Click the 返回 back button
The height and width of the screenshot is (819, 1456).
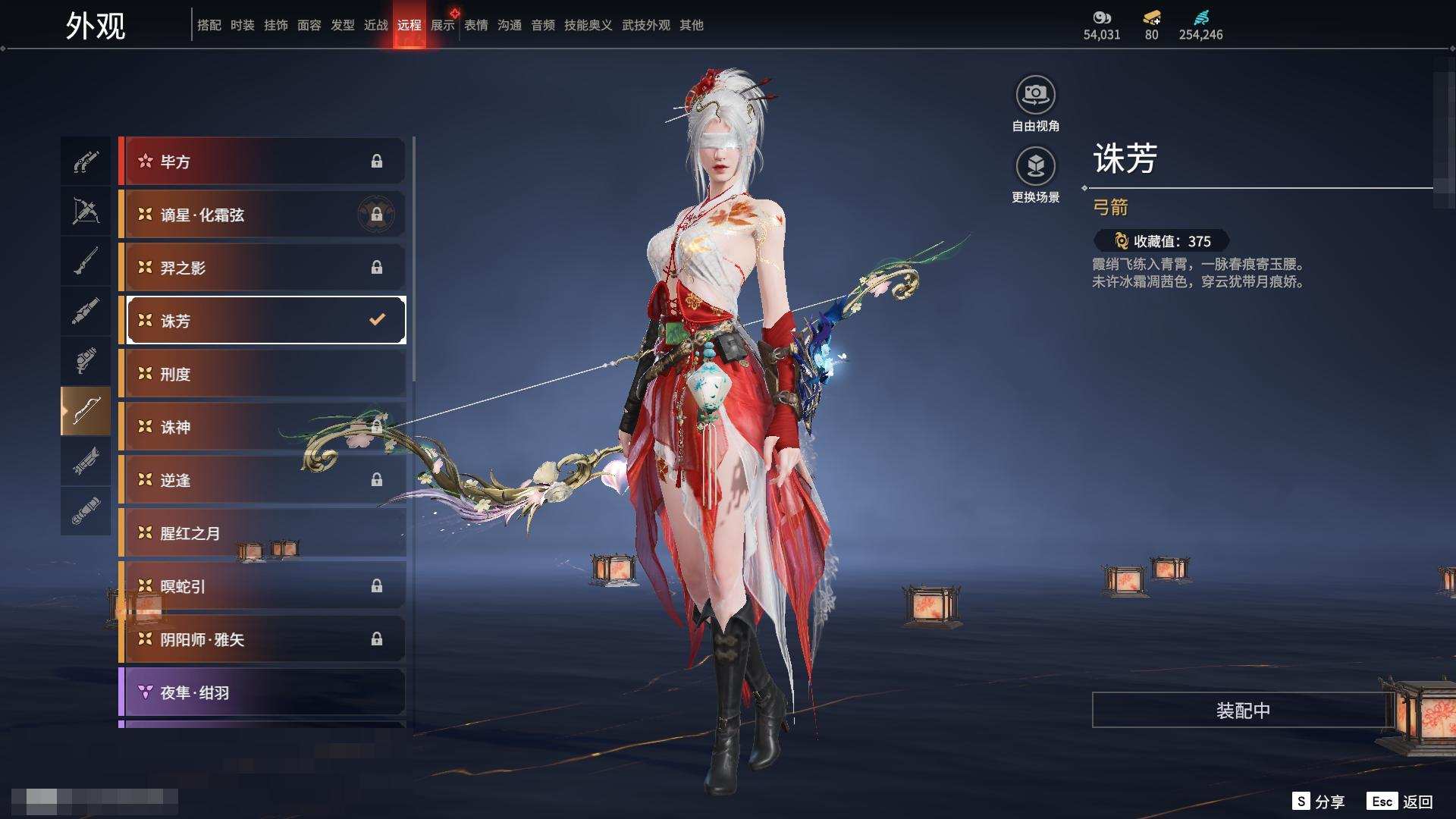pyautogui.click(x=1401, y=802)
